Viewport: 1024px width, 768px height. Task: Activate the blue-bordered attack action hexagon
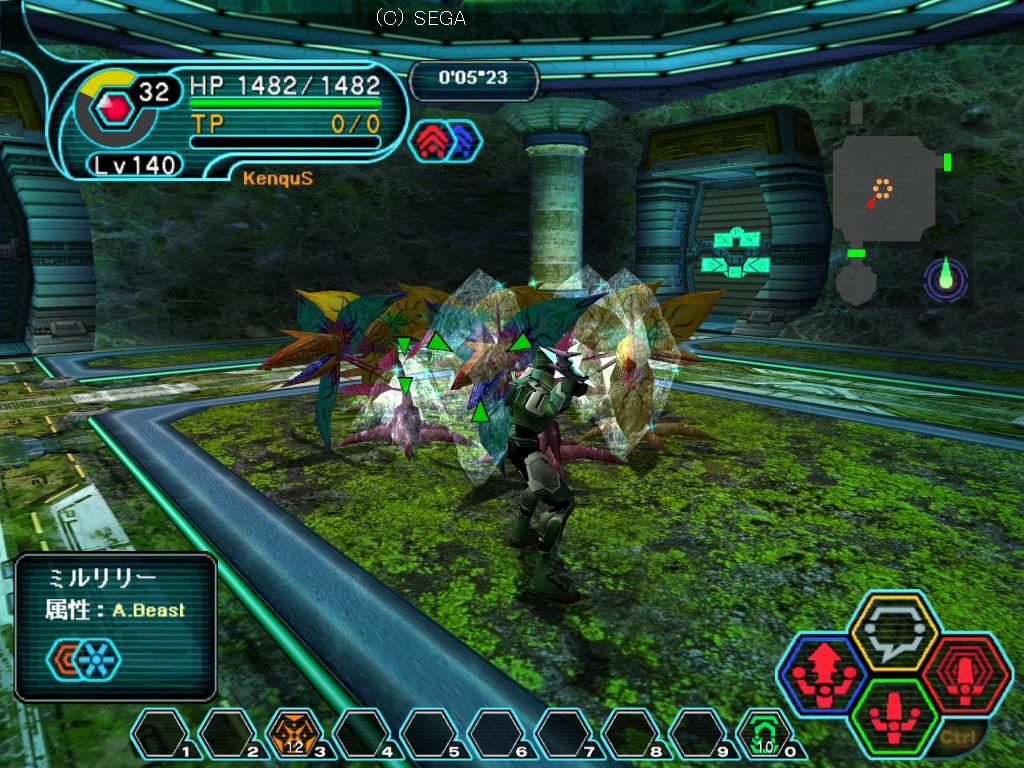(825, 672)
